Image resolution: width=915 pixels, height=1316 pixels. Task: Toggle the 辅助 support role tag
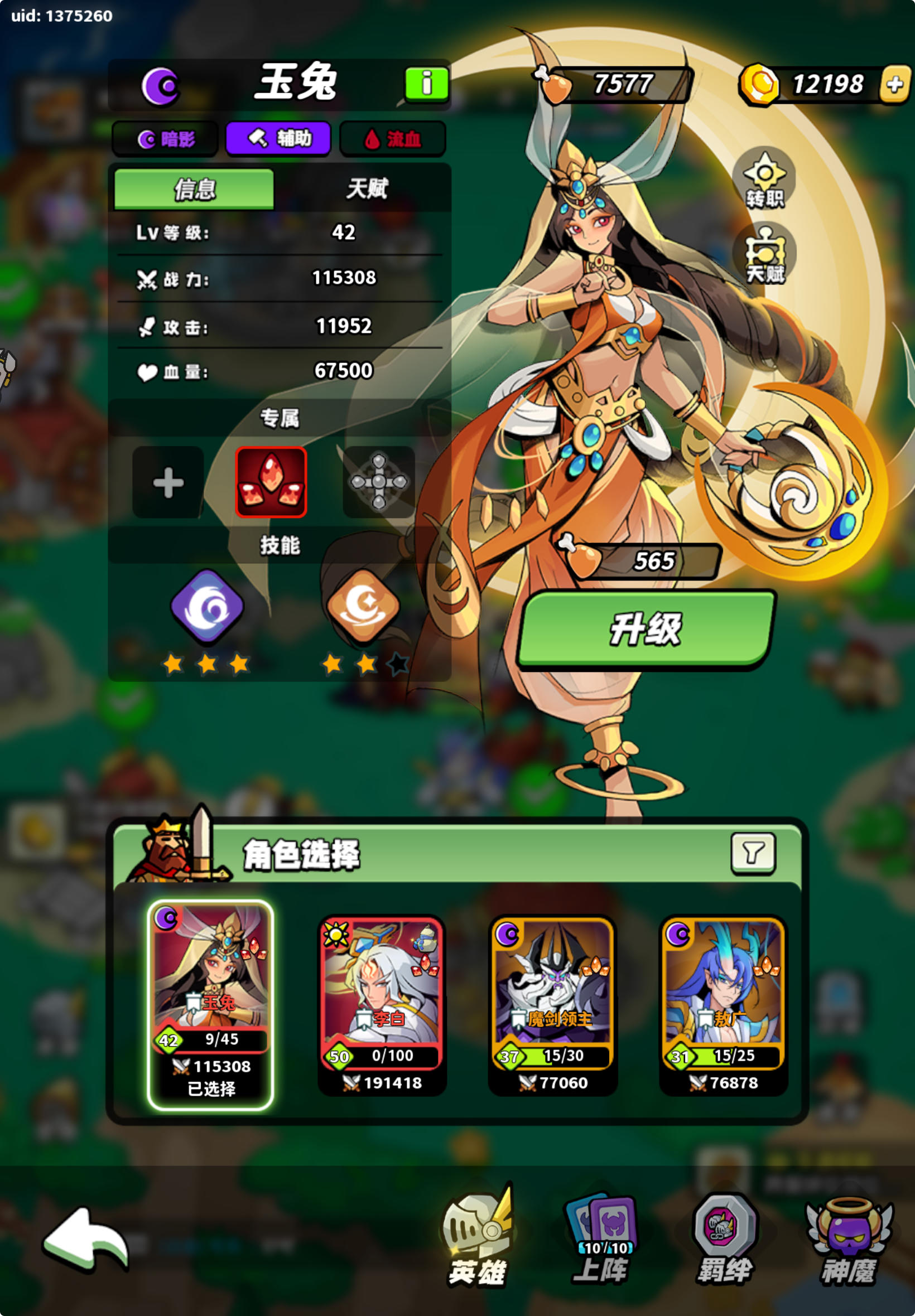click(x=279, y=137)
